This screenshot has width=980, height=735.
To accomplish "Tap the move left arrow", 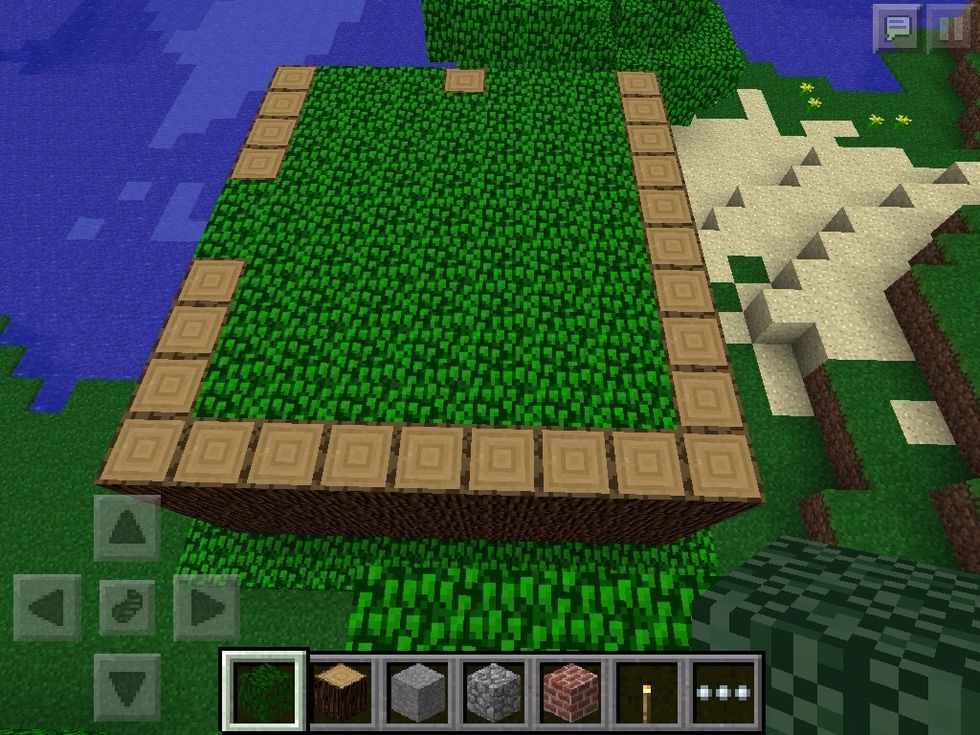I will tap(47, 607).
